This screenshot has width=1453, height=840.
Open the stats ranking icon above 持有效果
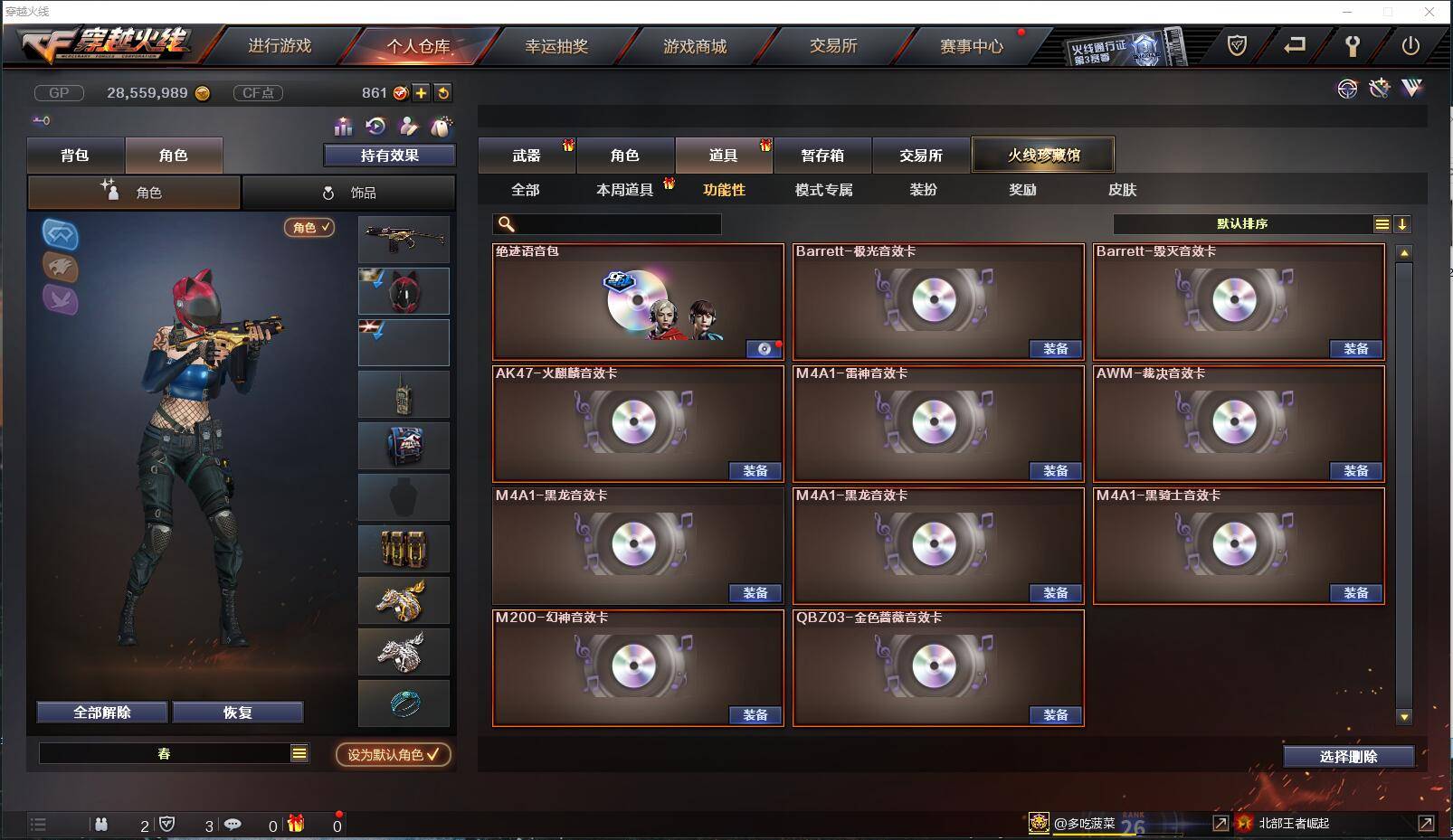[342, 125]
